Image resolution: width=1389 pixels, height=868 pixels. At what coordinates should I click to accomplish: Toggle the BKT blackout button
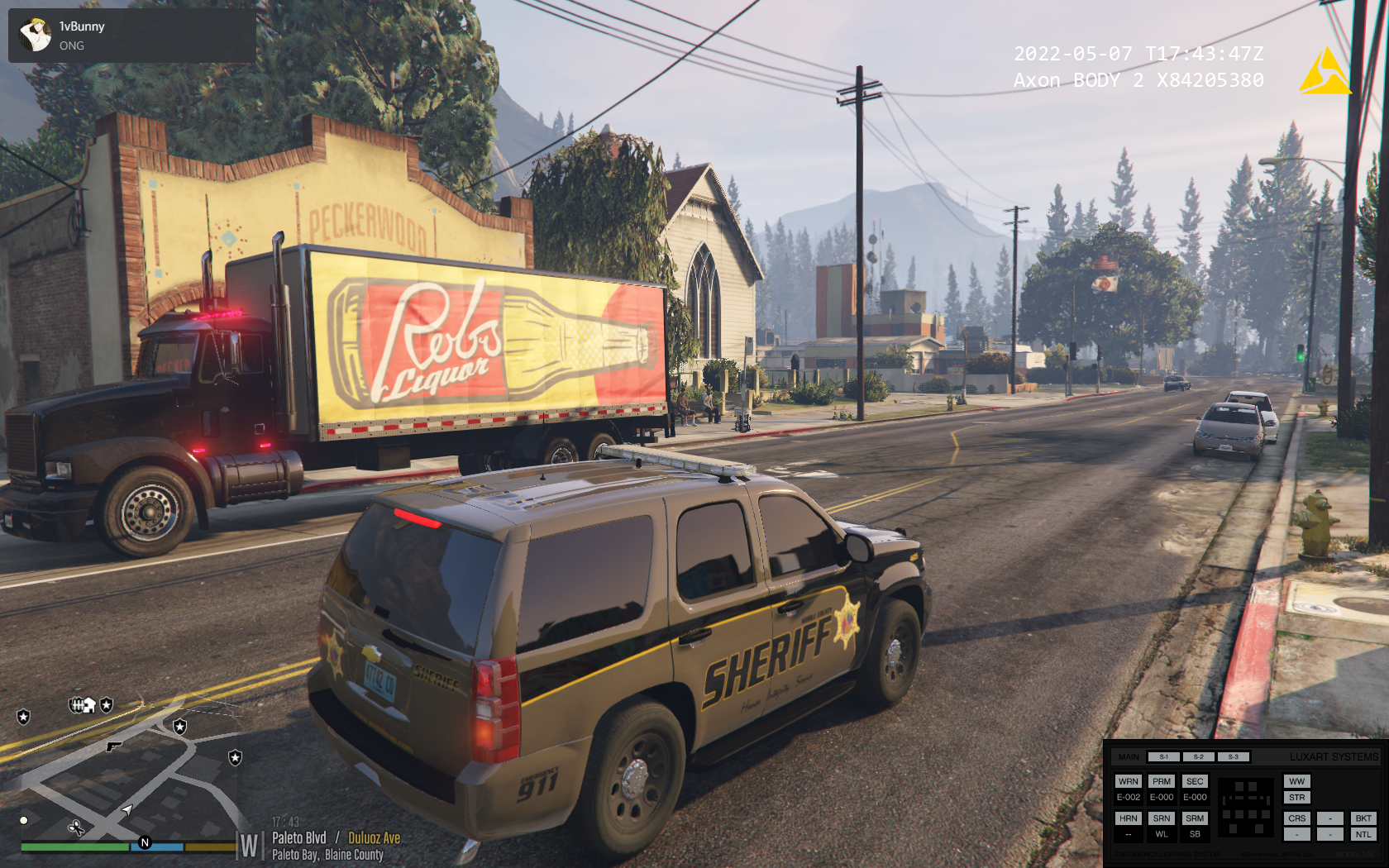point(1363,818)
